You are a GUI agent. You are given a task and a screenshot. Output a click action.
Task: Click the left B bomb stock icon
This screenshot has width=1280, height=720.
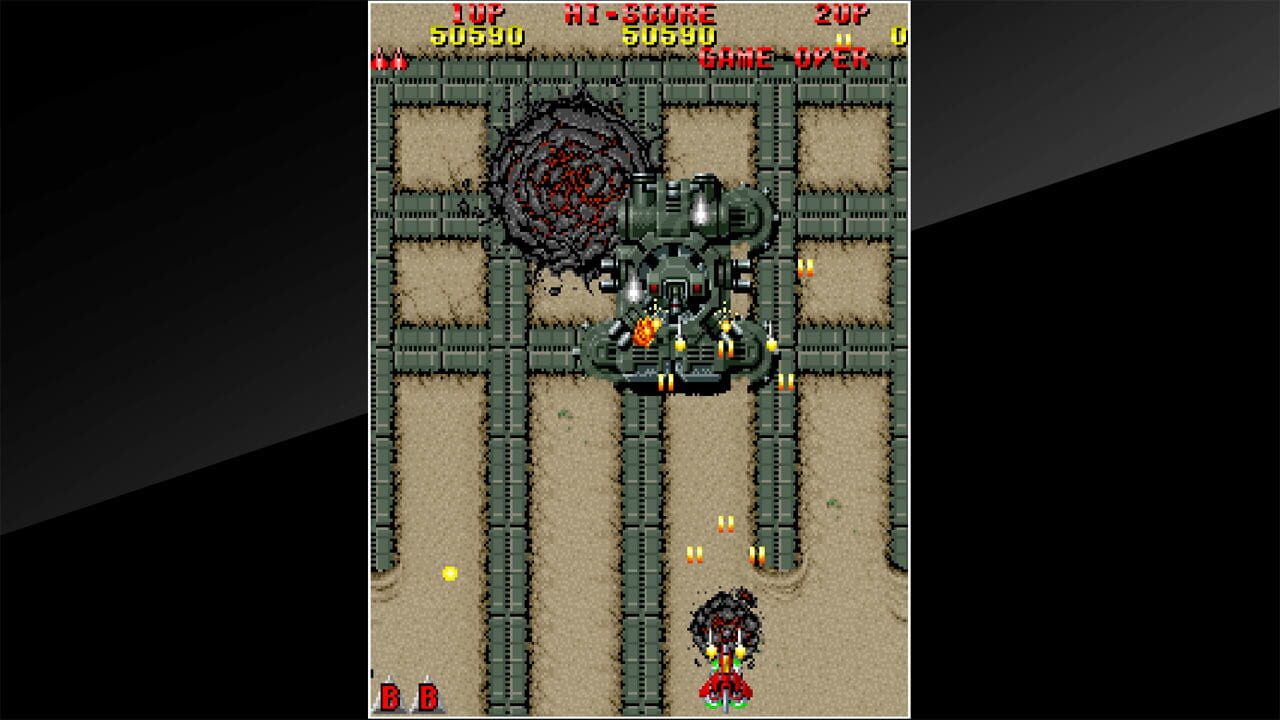[x=388, y=691]
